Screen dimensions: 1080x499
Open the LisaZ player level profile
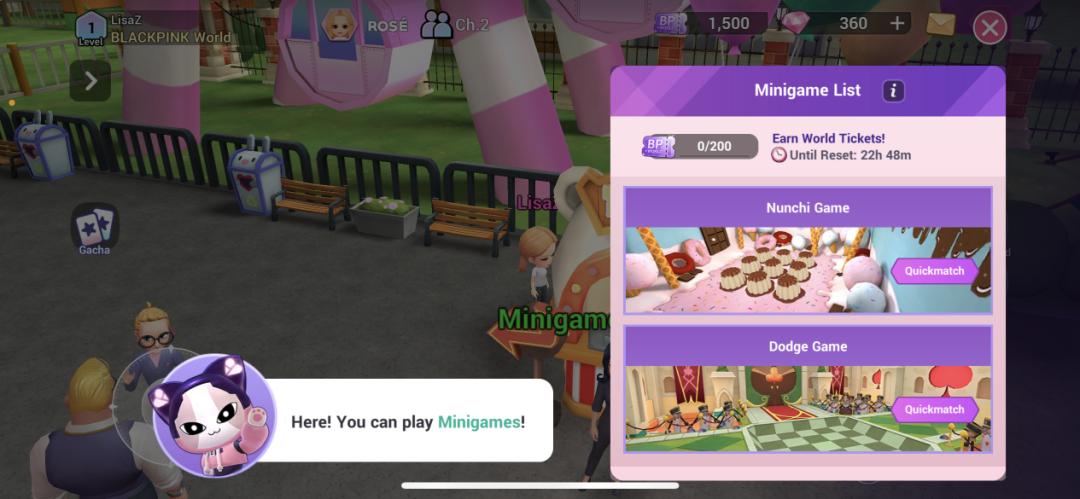pyautogui.click(x=91, y=28)
